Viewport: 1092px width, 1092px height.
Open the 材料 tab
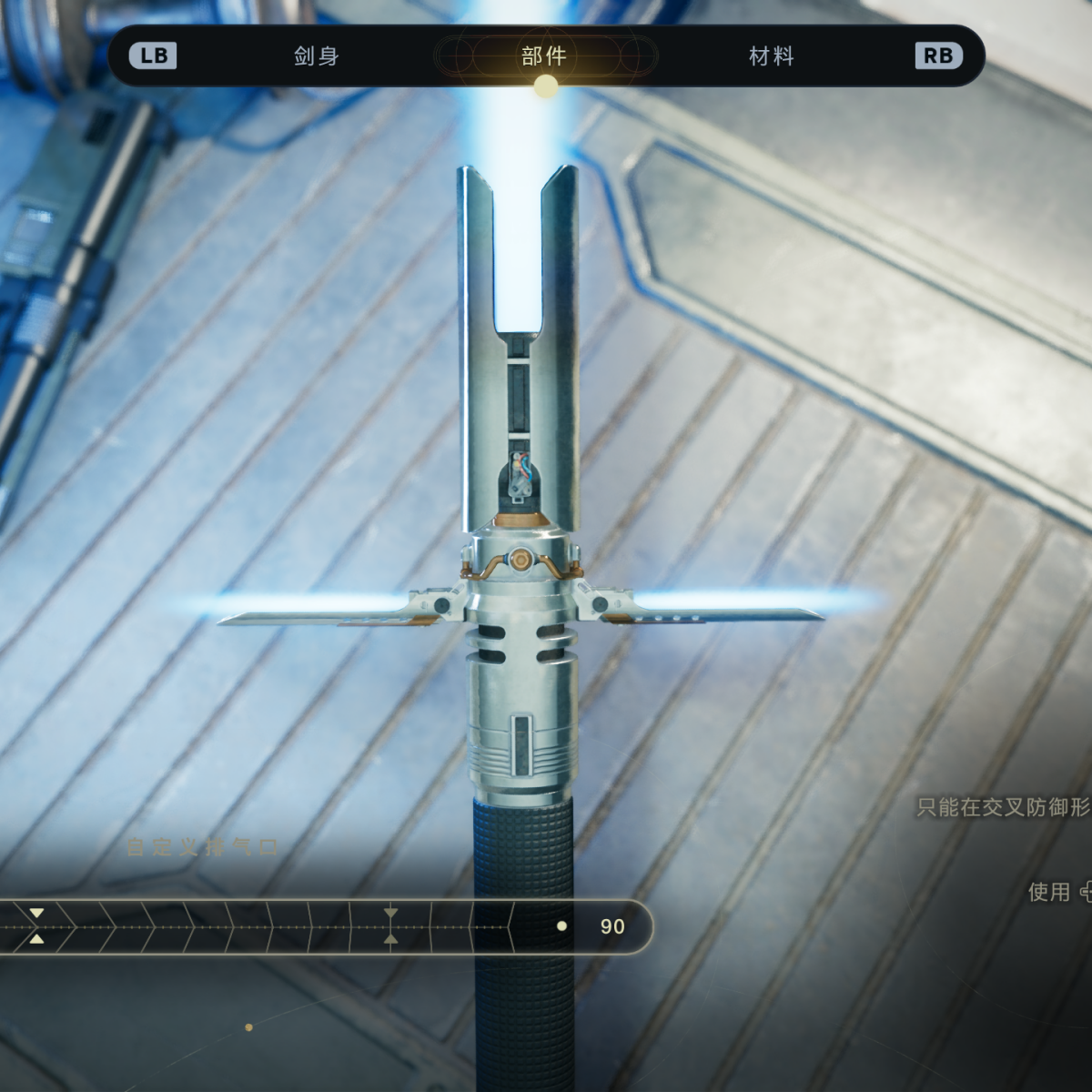(x=772, y=56)
